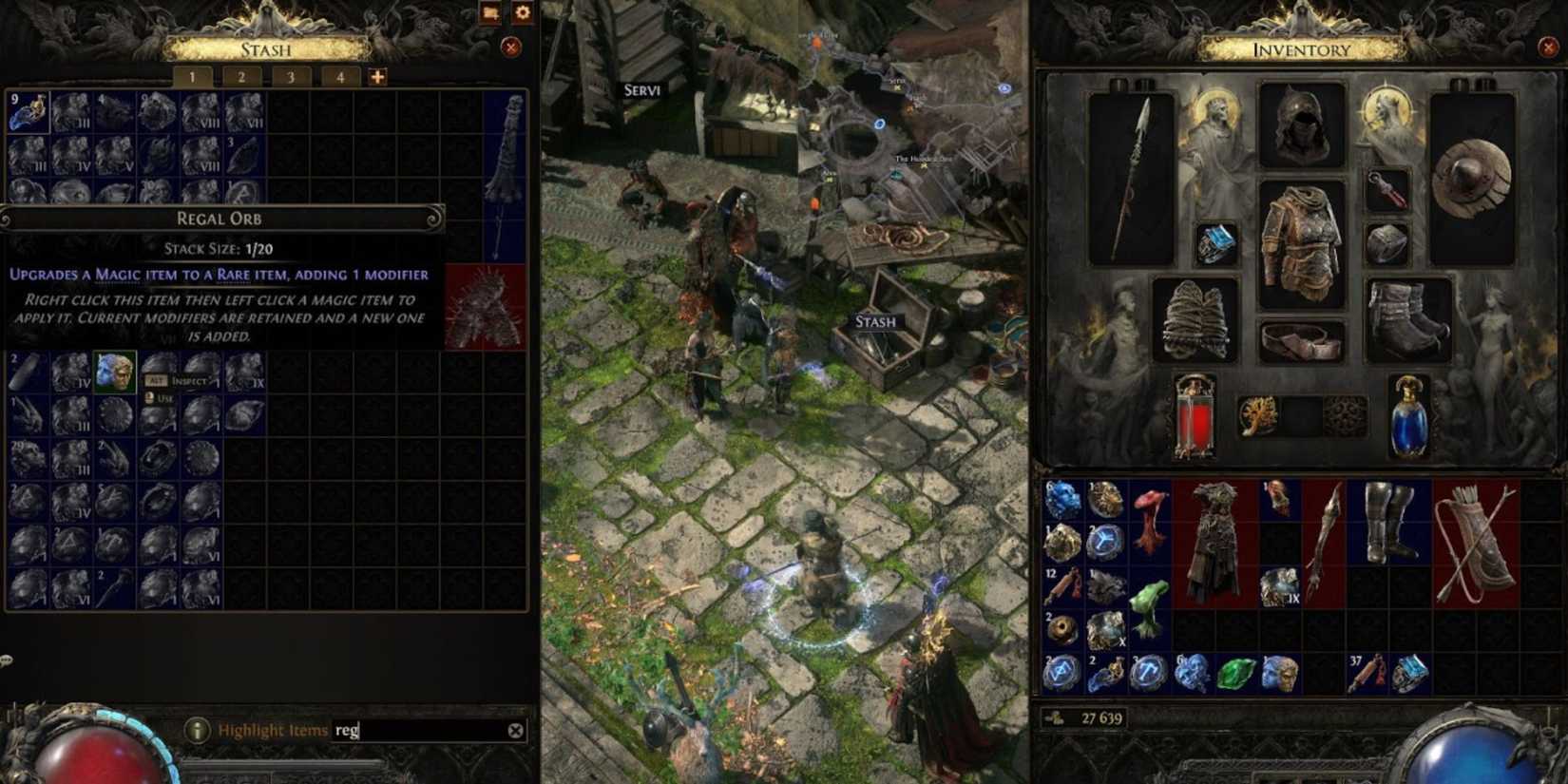Image resolution: width=1568 pixels, height=784 pixels.
Task: Click the Highlight Items search field
Action: (x=399, y=731)
